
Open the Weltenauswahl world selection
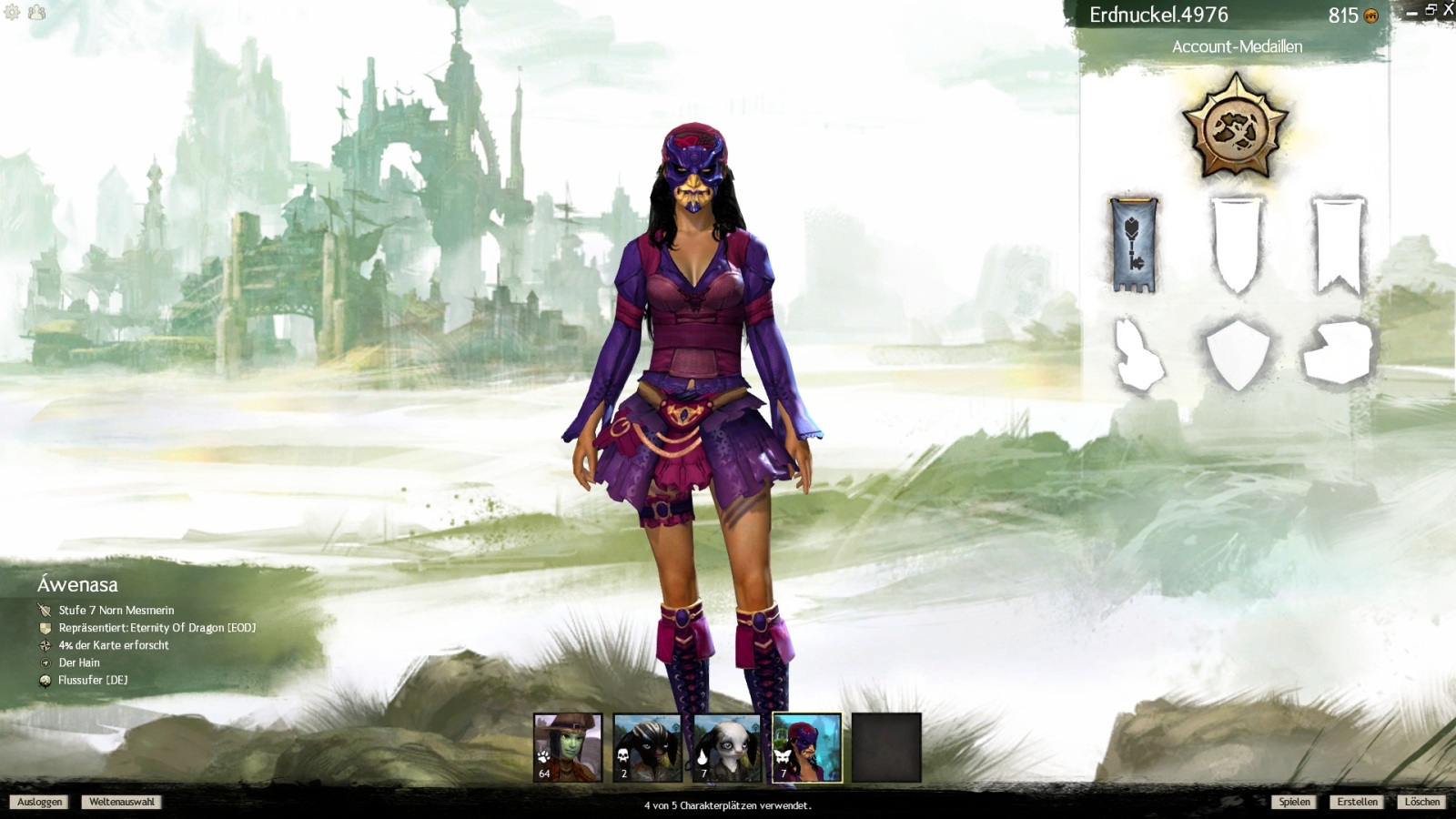(122, 802)
